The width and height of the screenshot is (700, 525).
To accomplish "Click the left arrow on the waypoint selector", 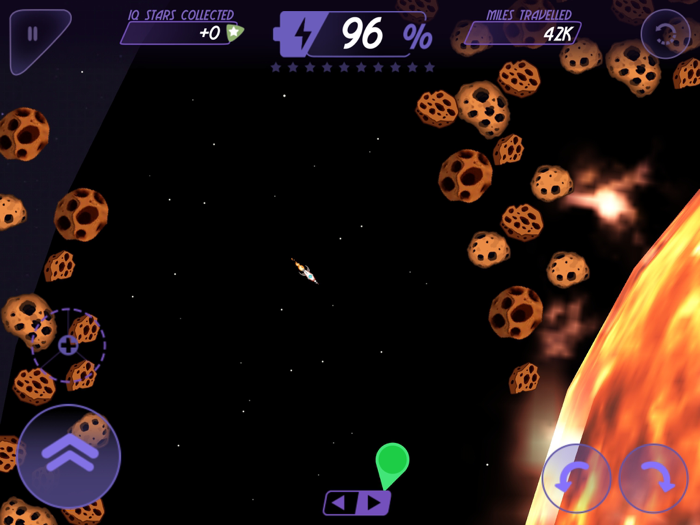I will pyautogui.click(x=341, y=502).
